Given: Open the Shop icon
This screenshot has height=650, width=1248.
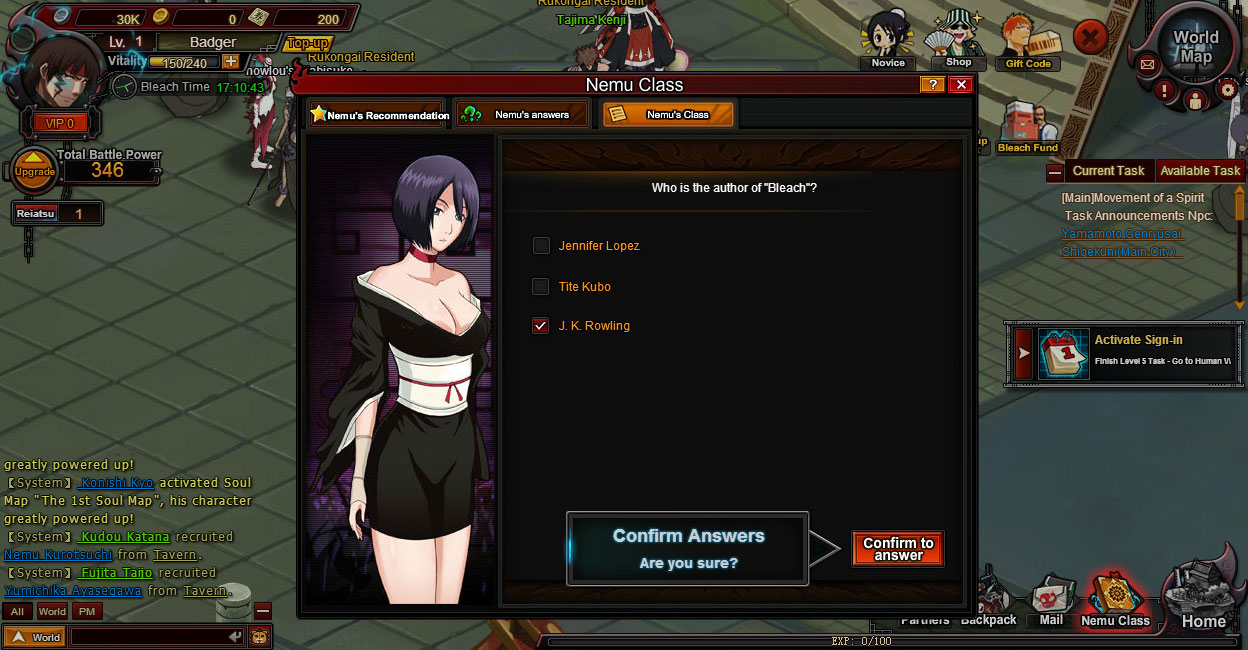Looking at the screenshot, I should coord(956,42).
